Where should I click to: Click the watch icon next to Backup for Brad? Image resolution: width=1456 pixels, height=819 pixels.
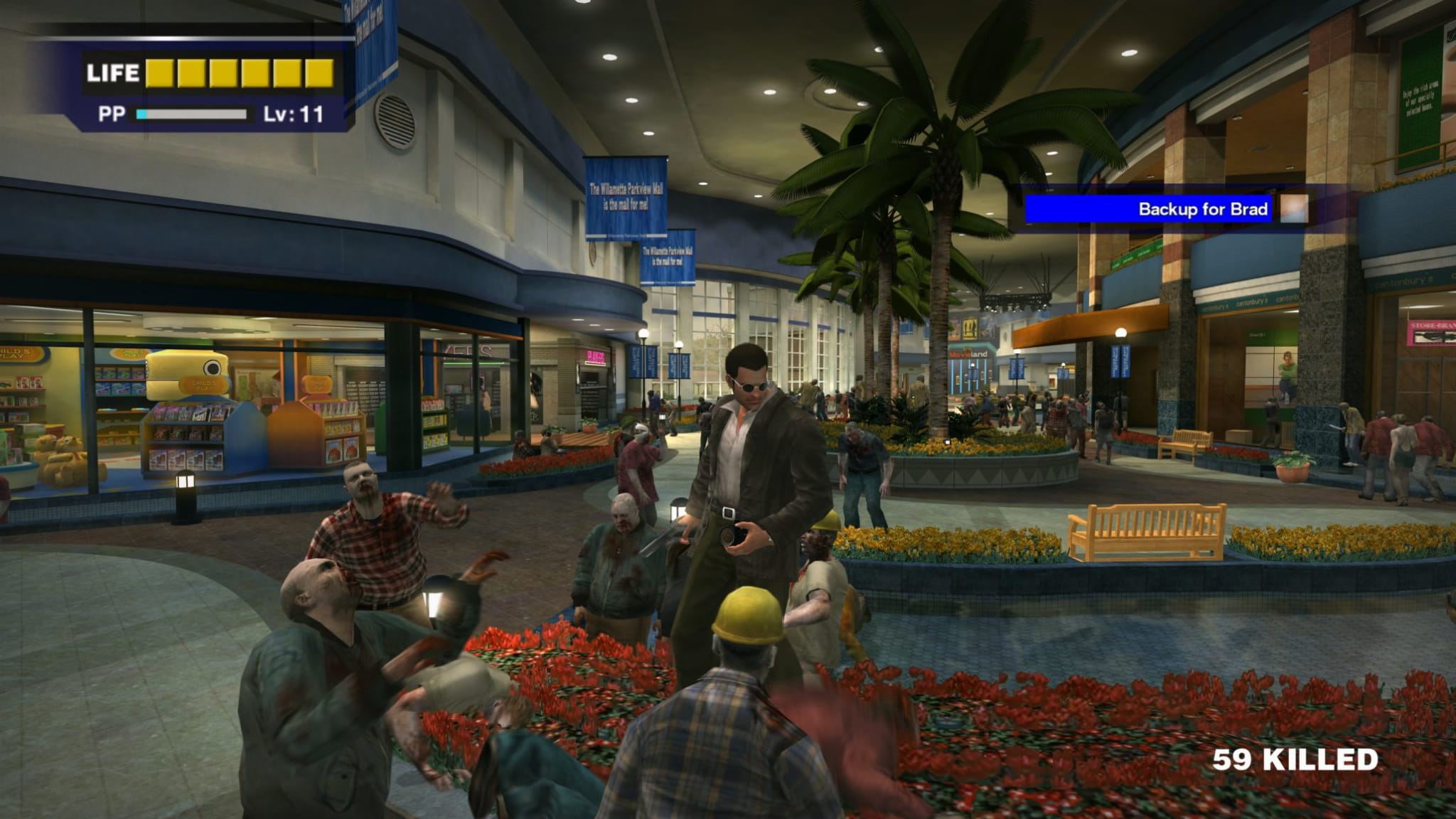pyautogui.click(x=1292, y=211)
